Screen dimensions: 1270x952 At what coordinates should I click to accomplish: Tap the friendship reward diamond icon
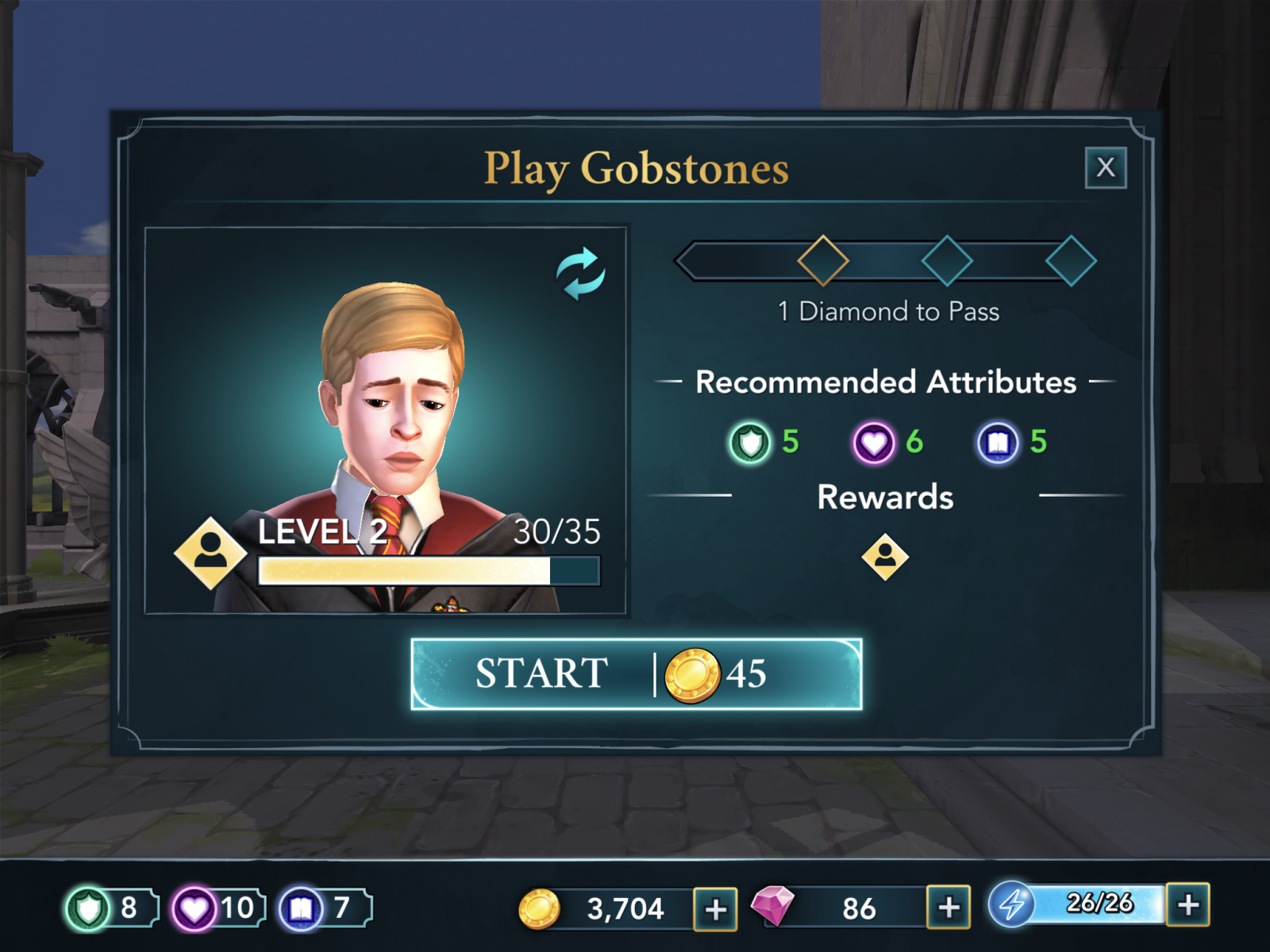[x=885, y=557]
